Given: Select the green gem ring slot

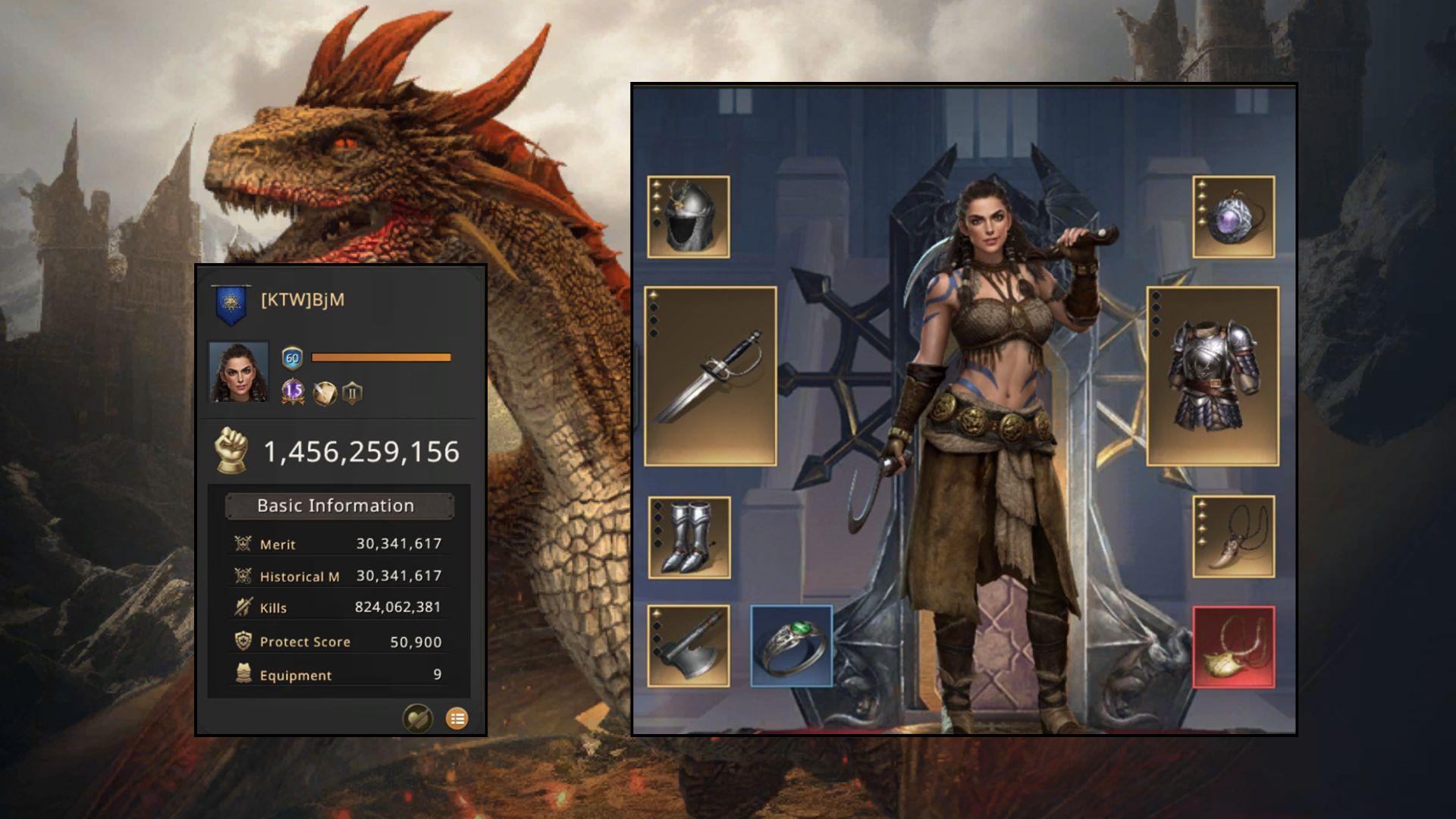Looking at the screenshot, I should click(x=792, y=646).
